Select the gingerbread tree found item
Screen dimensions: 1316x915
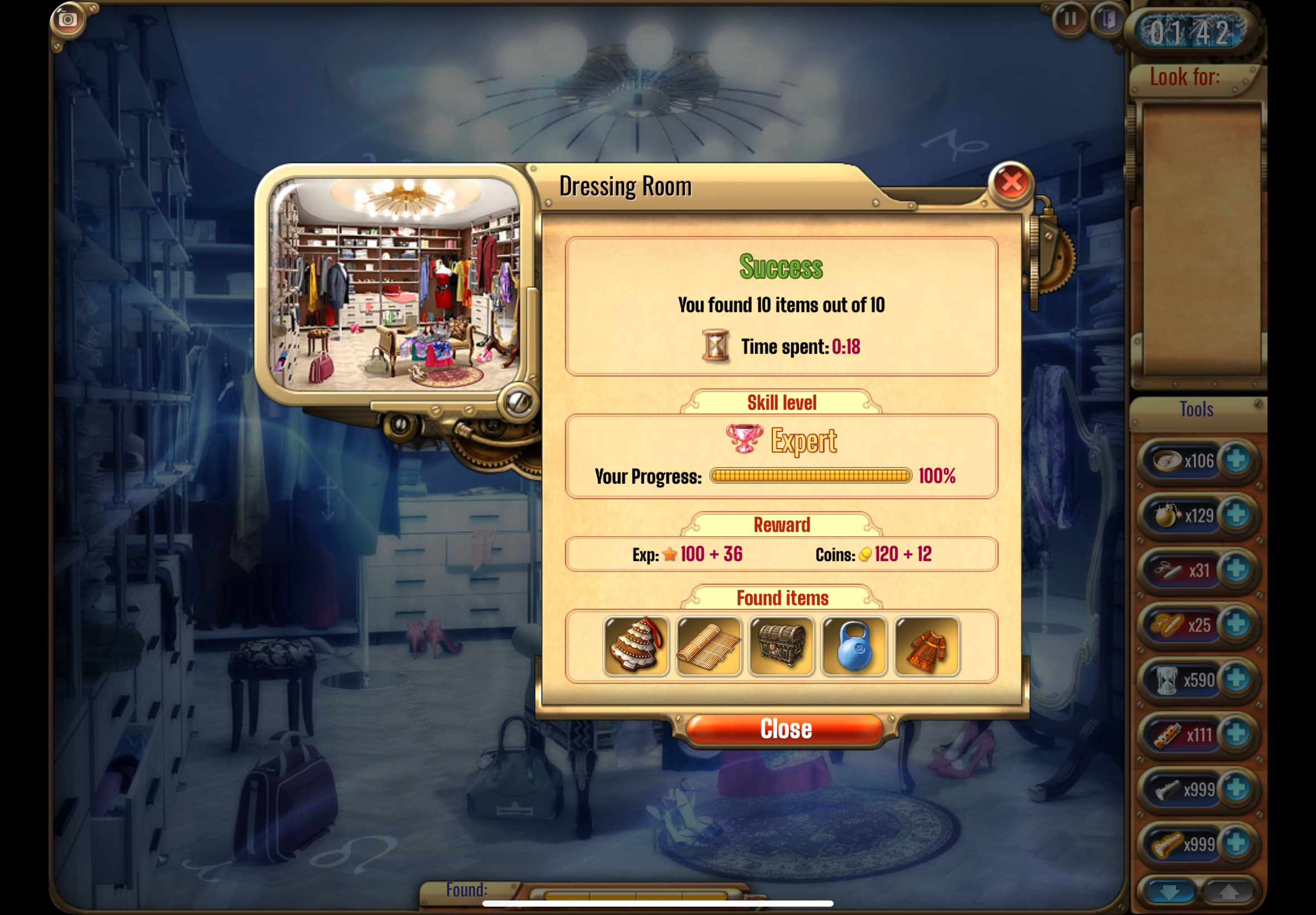click(636, 646)
